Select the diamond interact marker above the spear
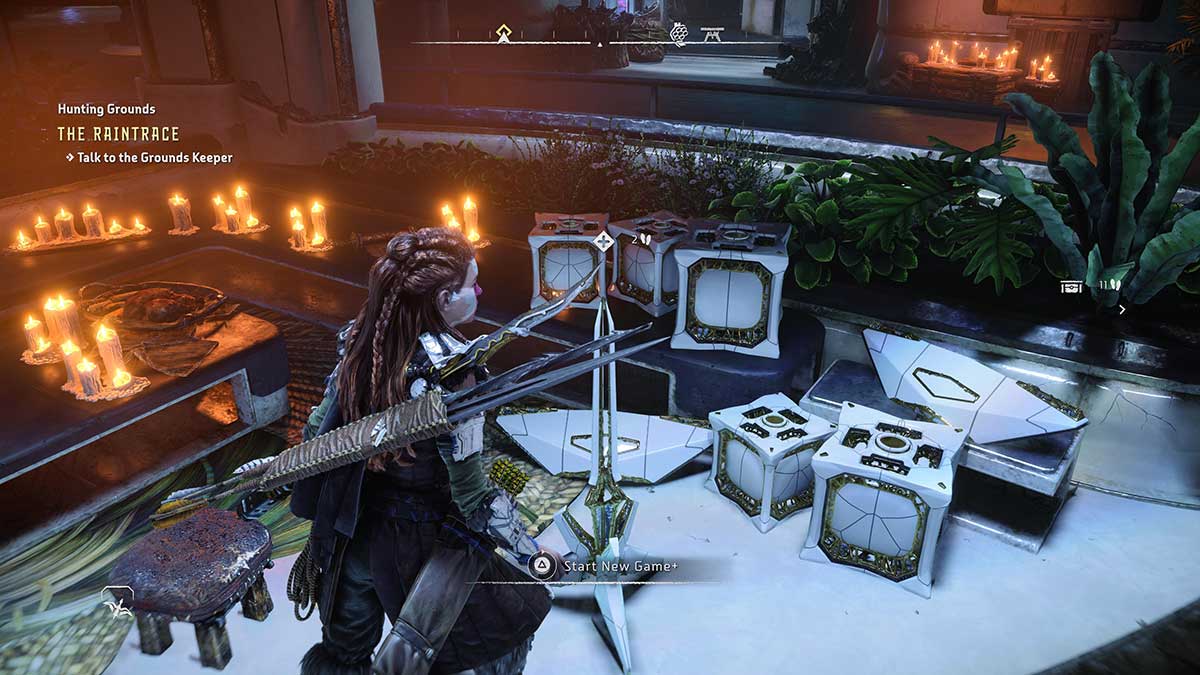 603,240
